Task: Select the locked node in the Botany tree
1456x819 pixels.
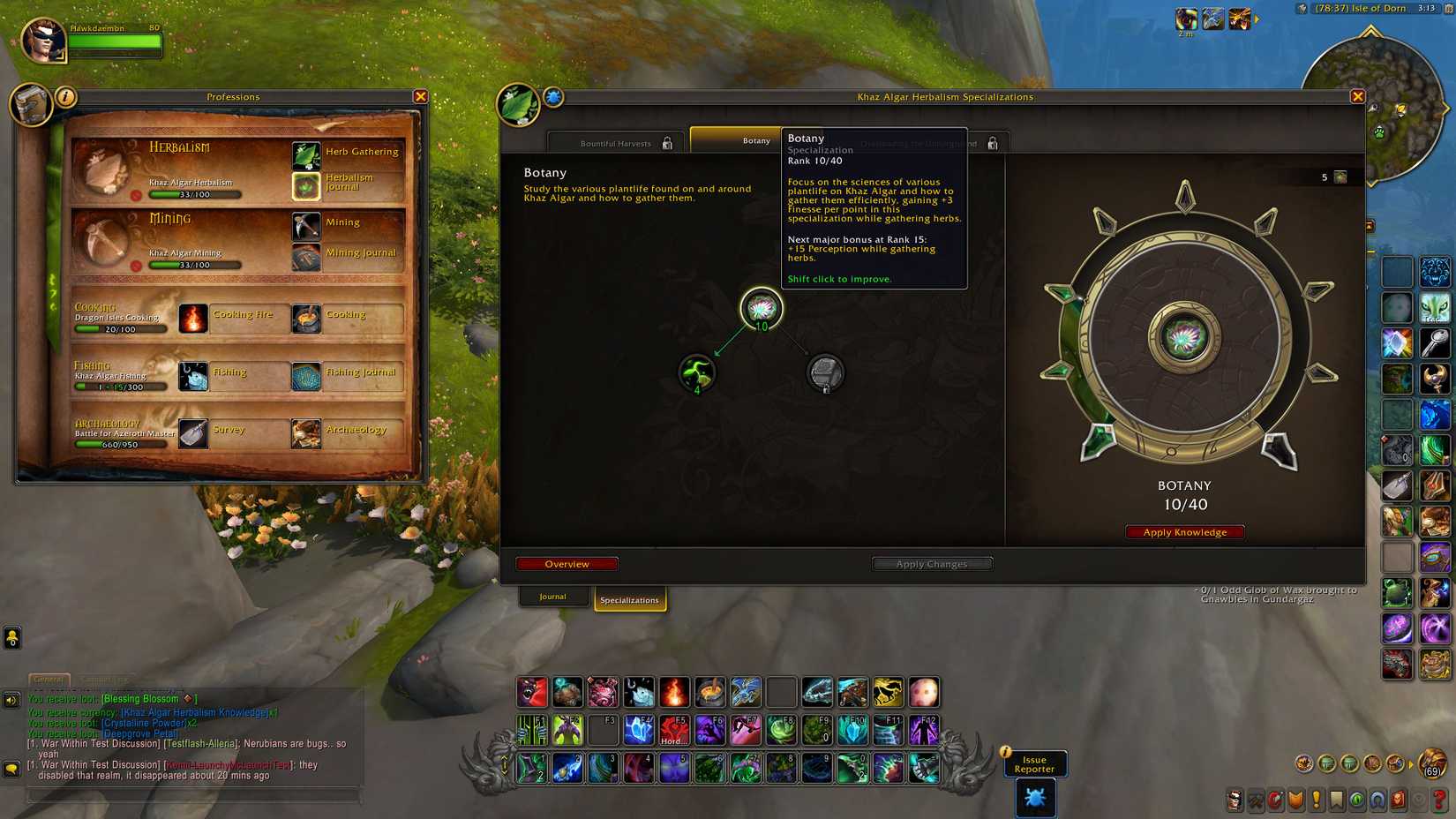Action: point(827,372)
